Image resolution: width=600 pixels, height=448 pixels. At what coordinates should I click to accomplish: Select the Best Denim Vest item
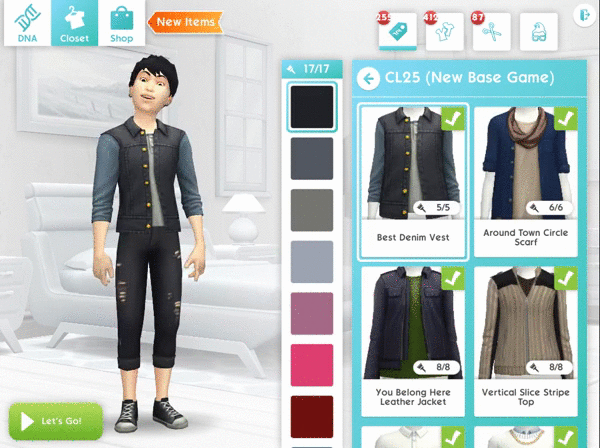tap(413, 181)
